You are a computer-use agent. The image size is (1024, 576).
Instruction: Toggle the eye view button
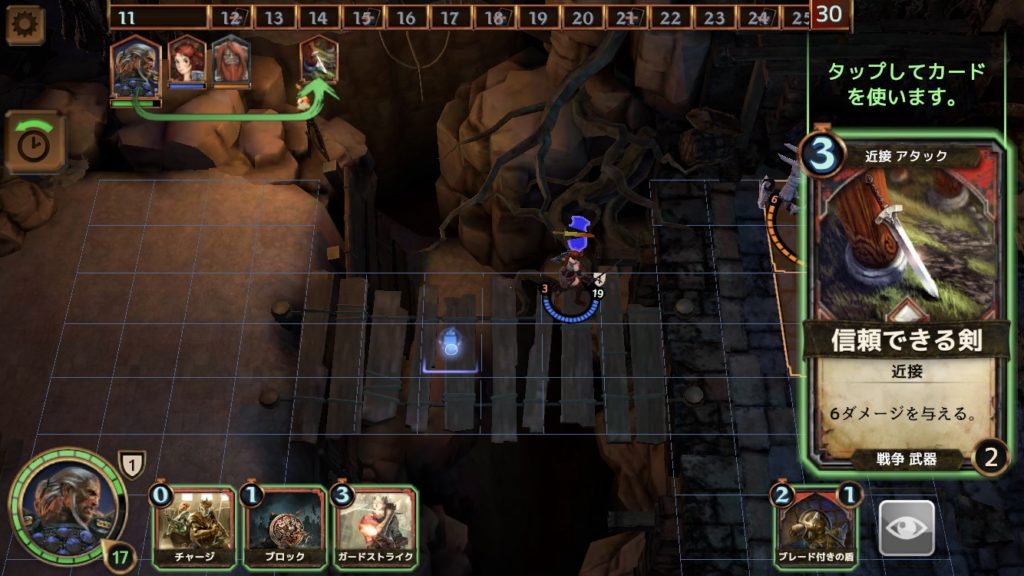tap(906, 528)
